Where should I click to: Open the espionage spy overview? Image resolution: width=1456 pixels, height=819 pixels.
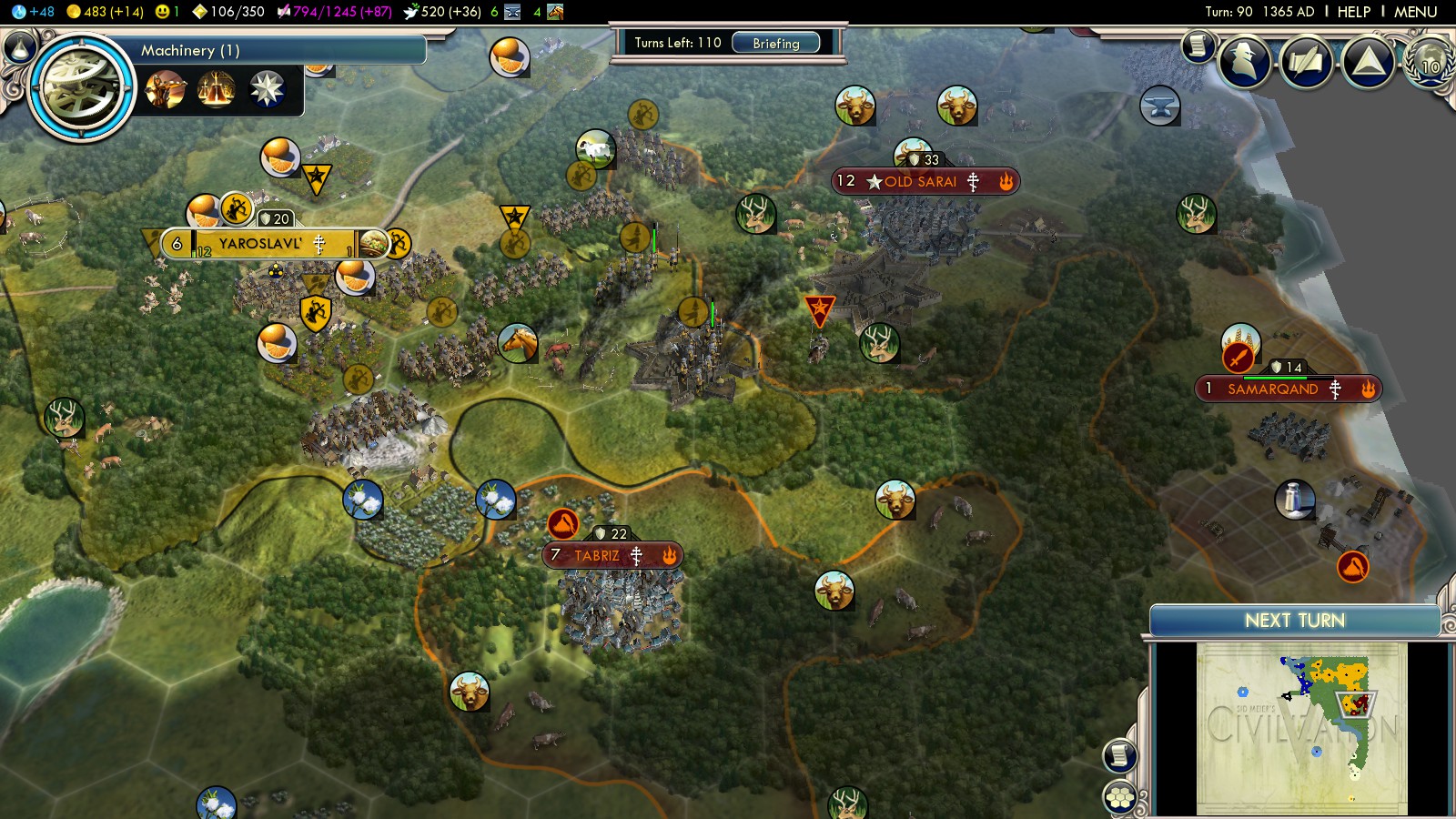(1245, 61)
